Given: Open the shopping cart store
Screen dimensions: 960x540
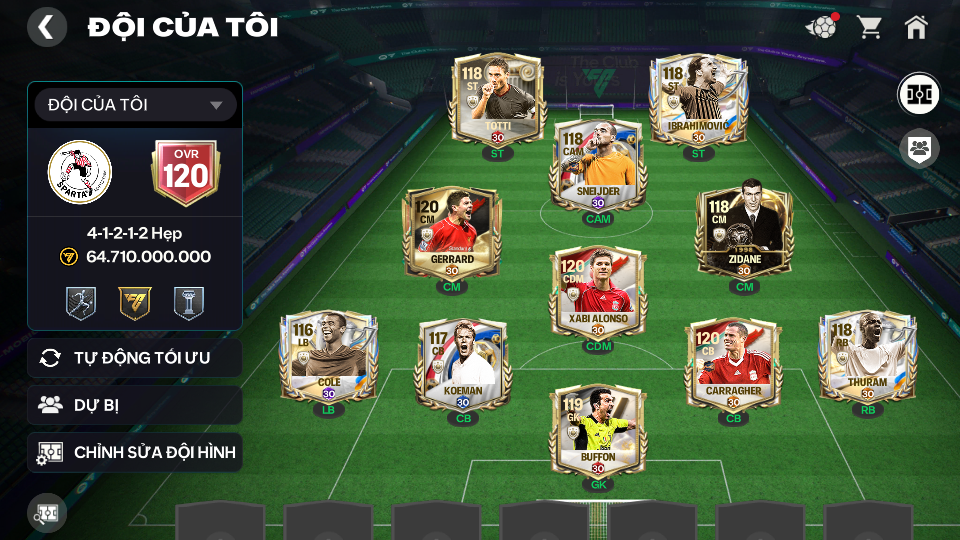Looking at the screenshot, I should [869, 27].
